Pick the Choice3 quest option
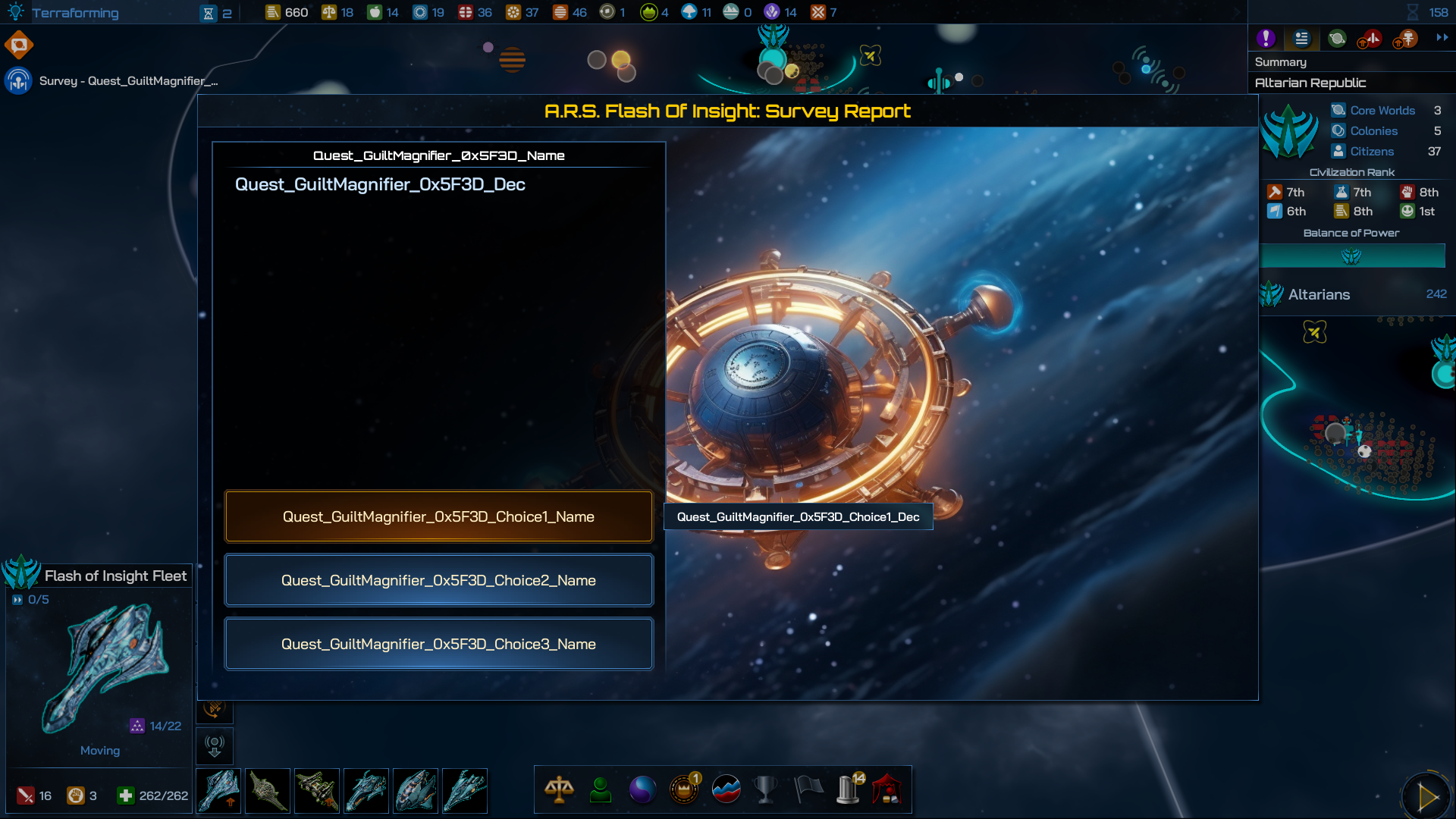This screenshot has height=819, width=1456. pyautogui.click(x=438, y=644)
